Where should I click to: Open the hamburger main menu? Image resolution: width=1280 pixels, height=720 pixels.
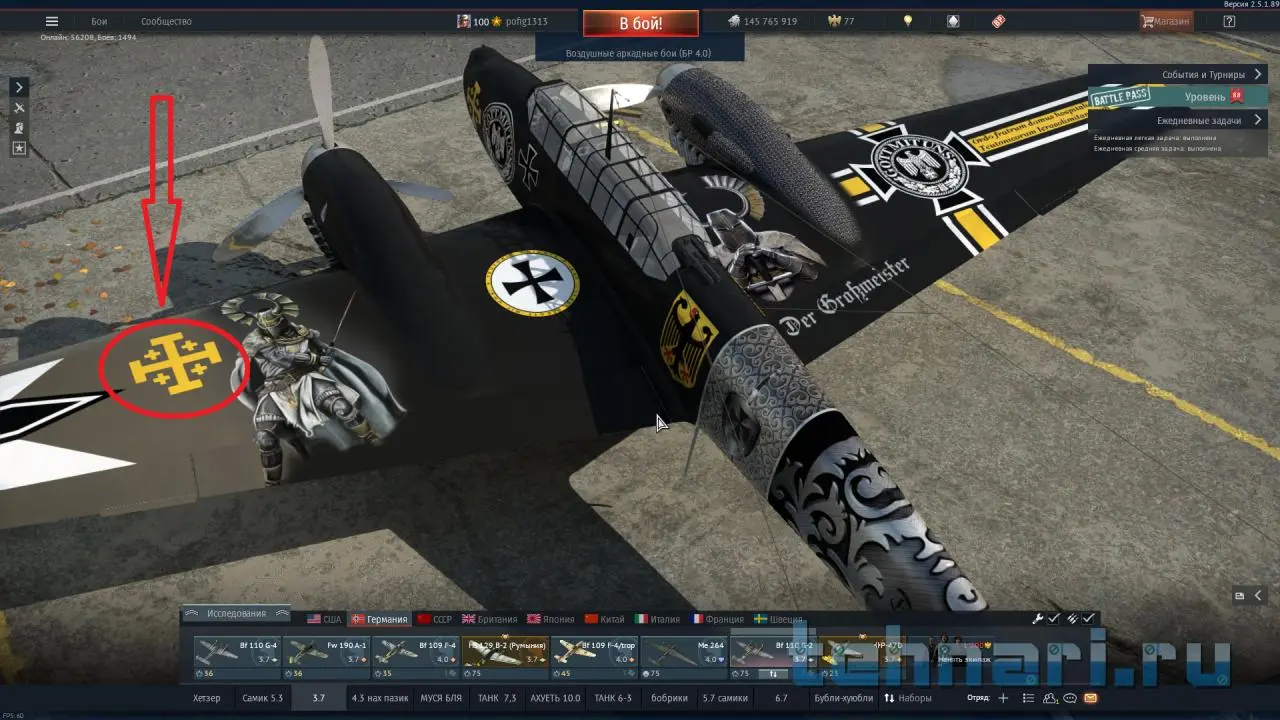click(52, 21)
